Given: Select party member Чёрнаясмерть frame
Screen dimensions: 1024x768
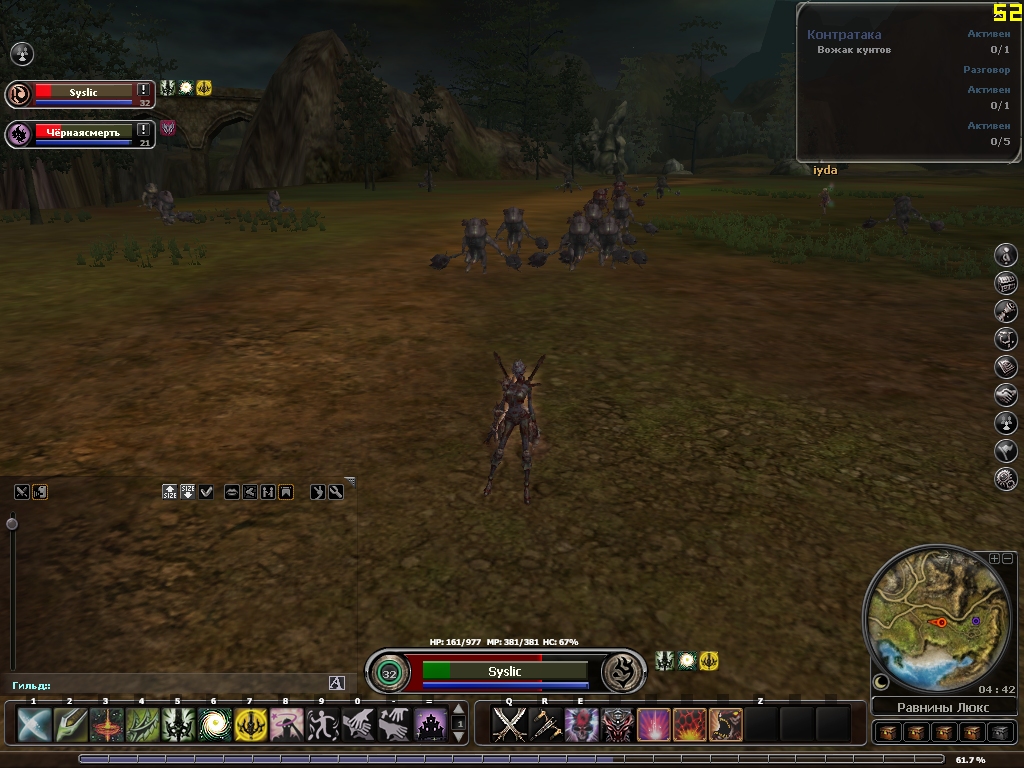Looking at the screenshot, I should [x=80, y=133].
